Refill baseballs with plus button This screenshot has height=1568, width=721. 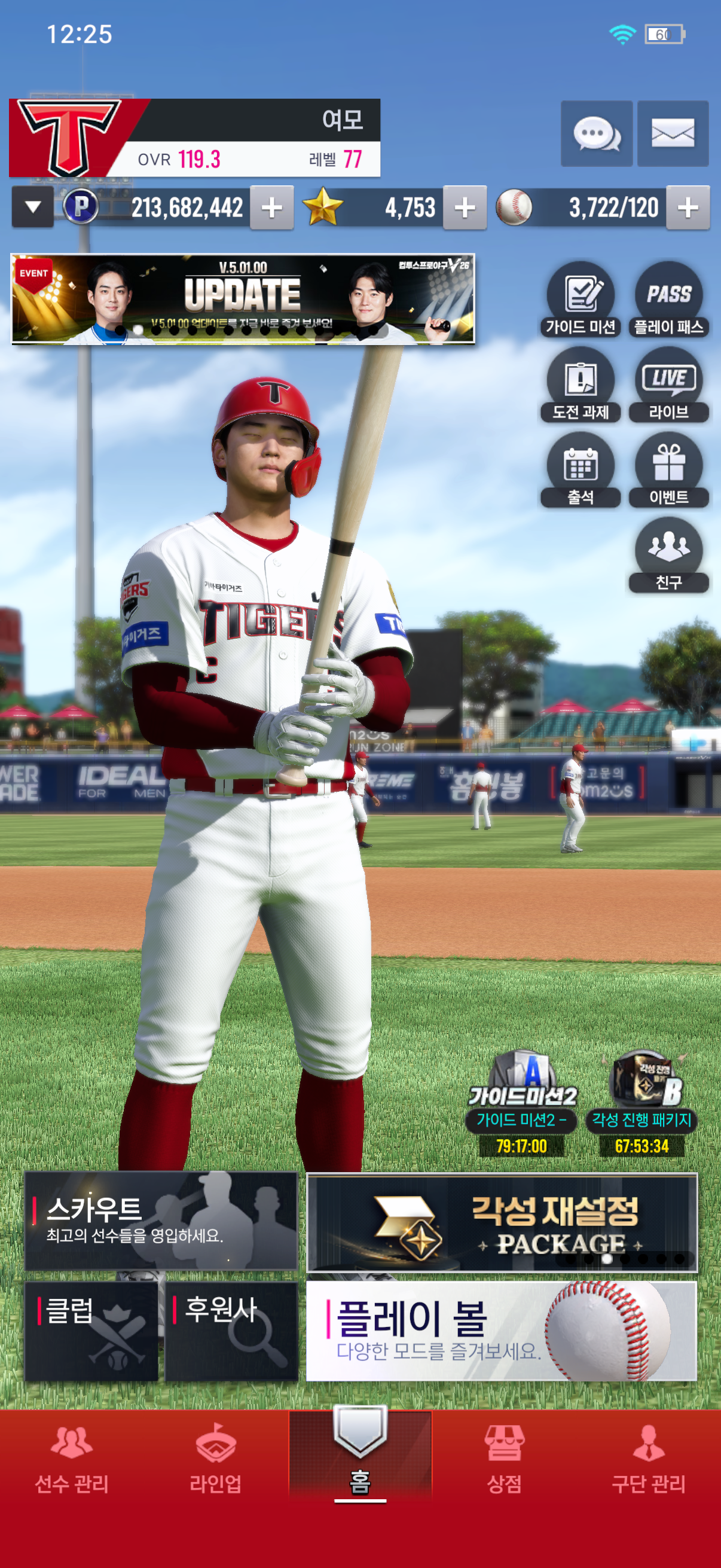point(688,208)
